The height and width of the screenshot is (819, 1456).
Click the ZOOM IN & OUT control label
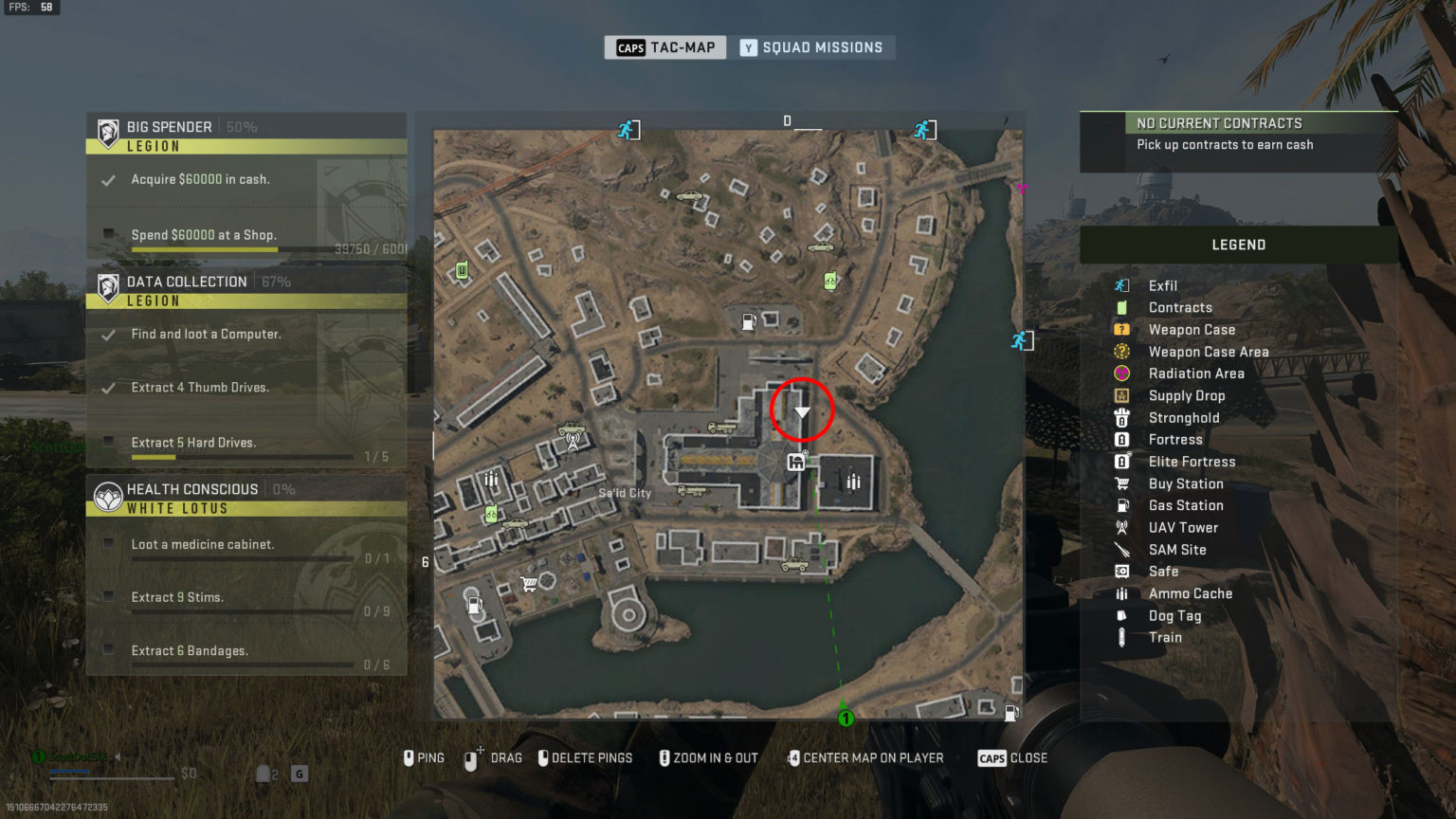pyautogui.click(x=718, y=757)
